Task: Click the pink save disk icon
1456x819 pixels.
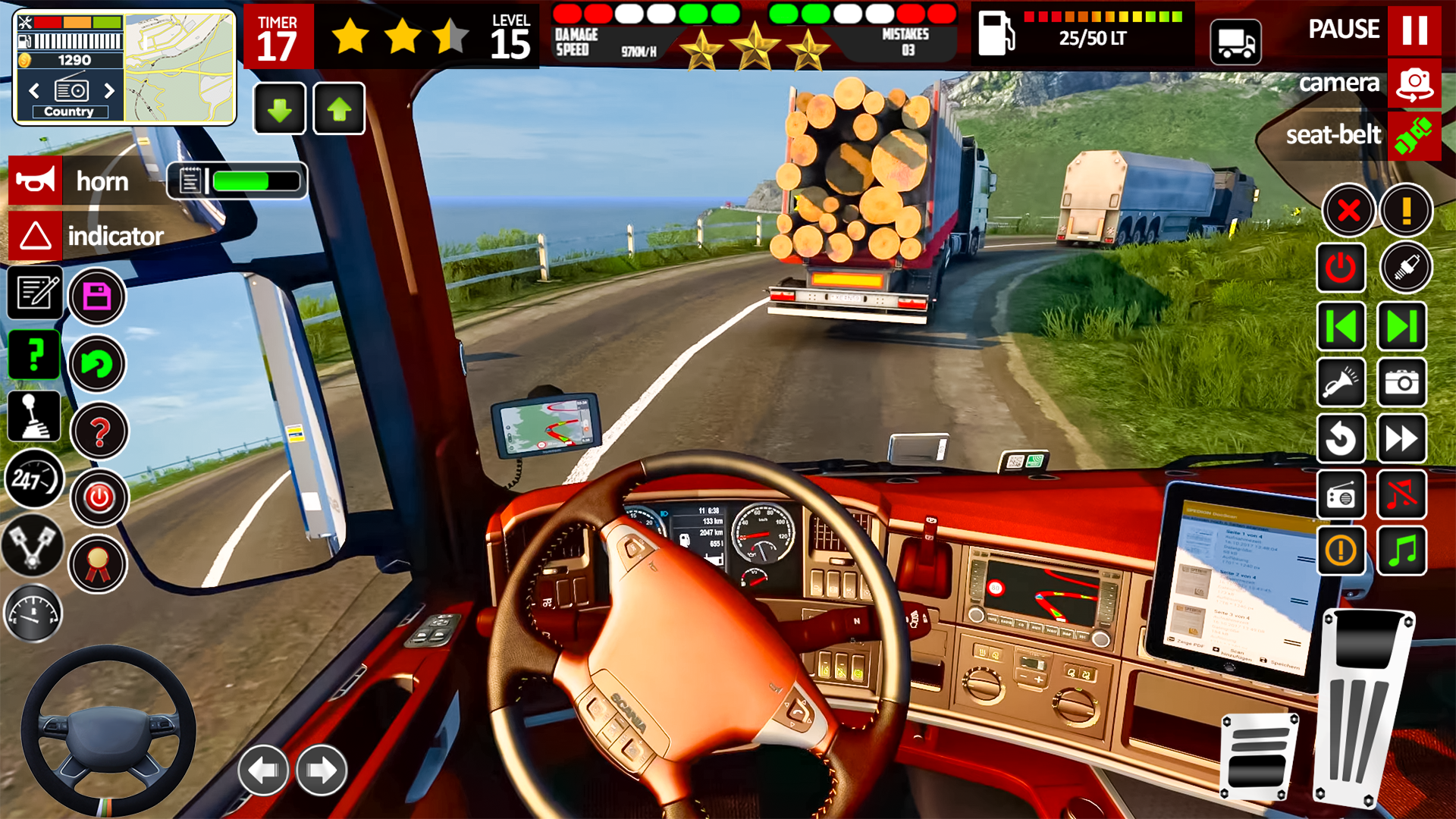Action: pyautogui.click(x=97, y=297)
